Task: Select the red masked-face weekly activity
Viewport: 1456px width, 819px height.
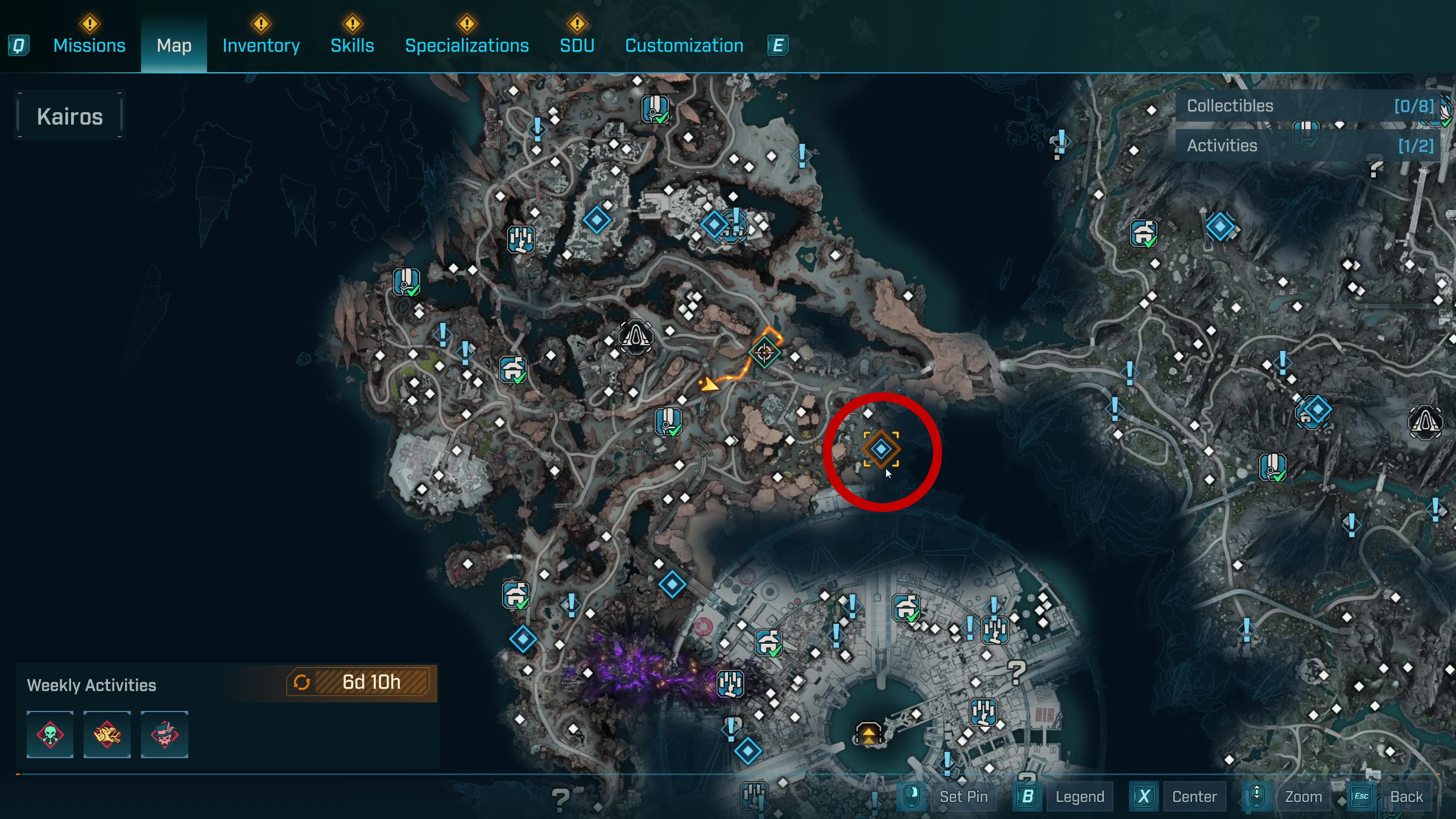Action: pyautogui.click(x=164, y=734)
